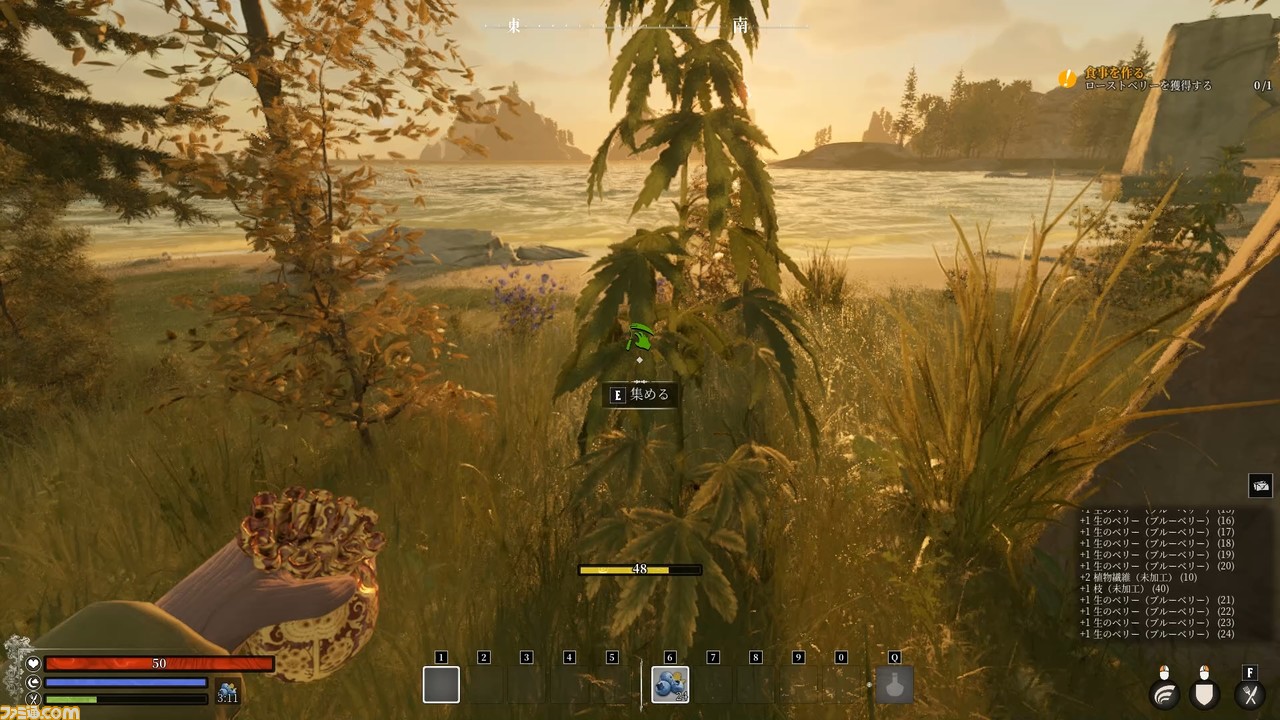The image size is (1280, 720).
Task: Open the icon above the item log
Action: point(1260,487)
